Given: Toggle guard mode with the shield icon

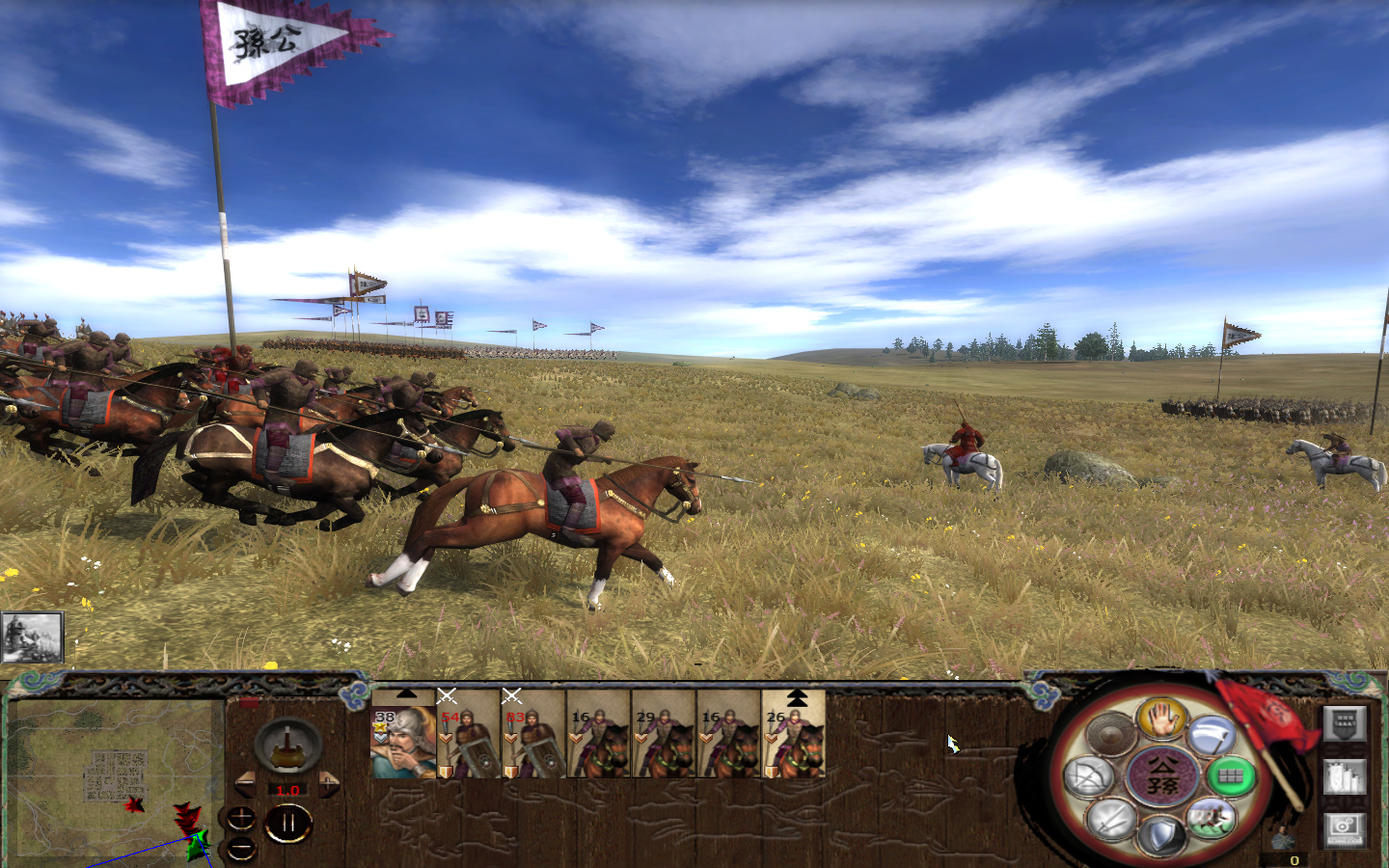Looking at the screenshot, I should pyautogui.click(x=1161, y=834).
